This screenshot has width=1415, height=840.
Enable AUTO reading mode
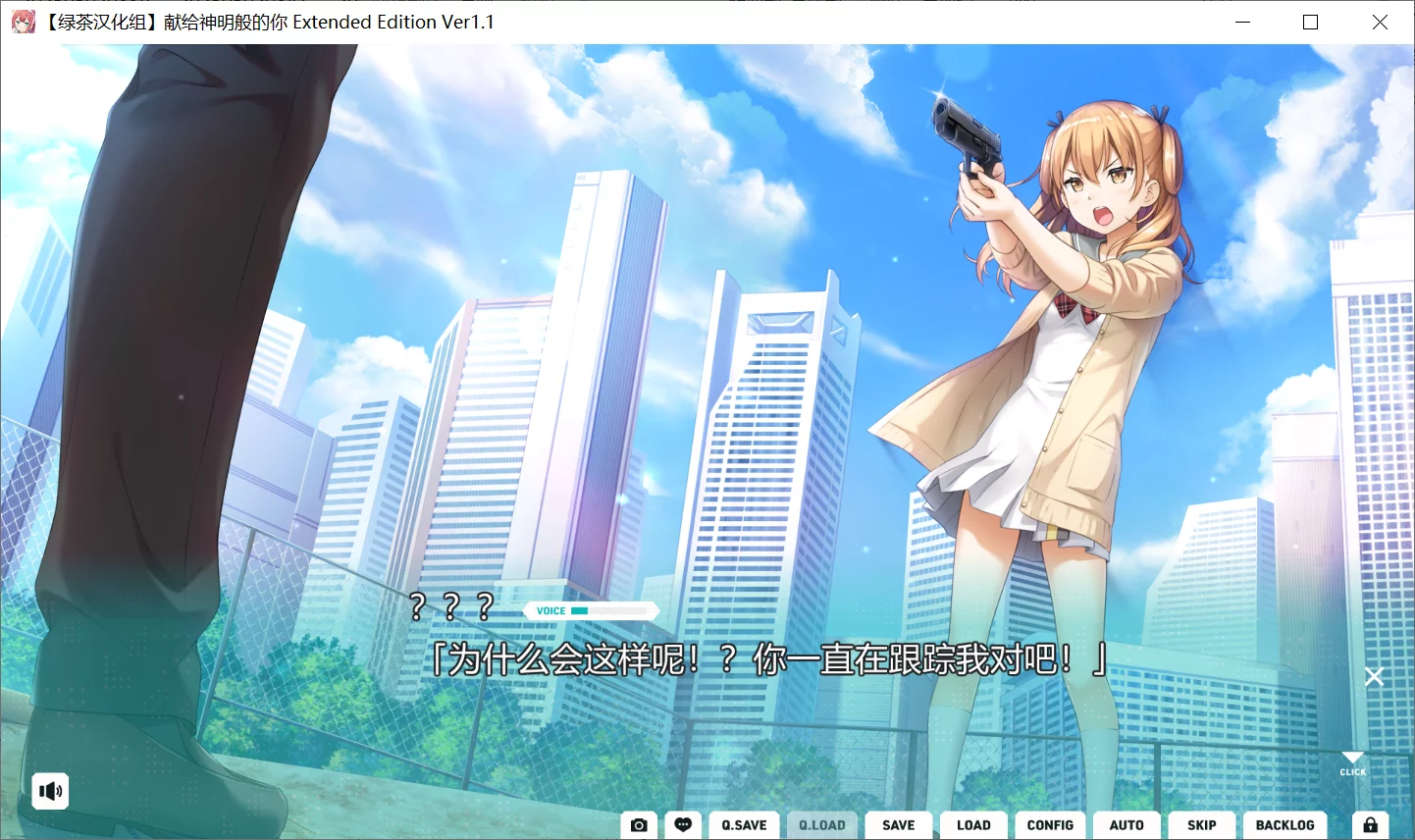click(1127, 824)
